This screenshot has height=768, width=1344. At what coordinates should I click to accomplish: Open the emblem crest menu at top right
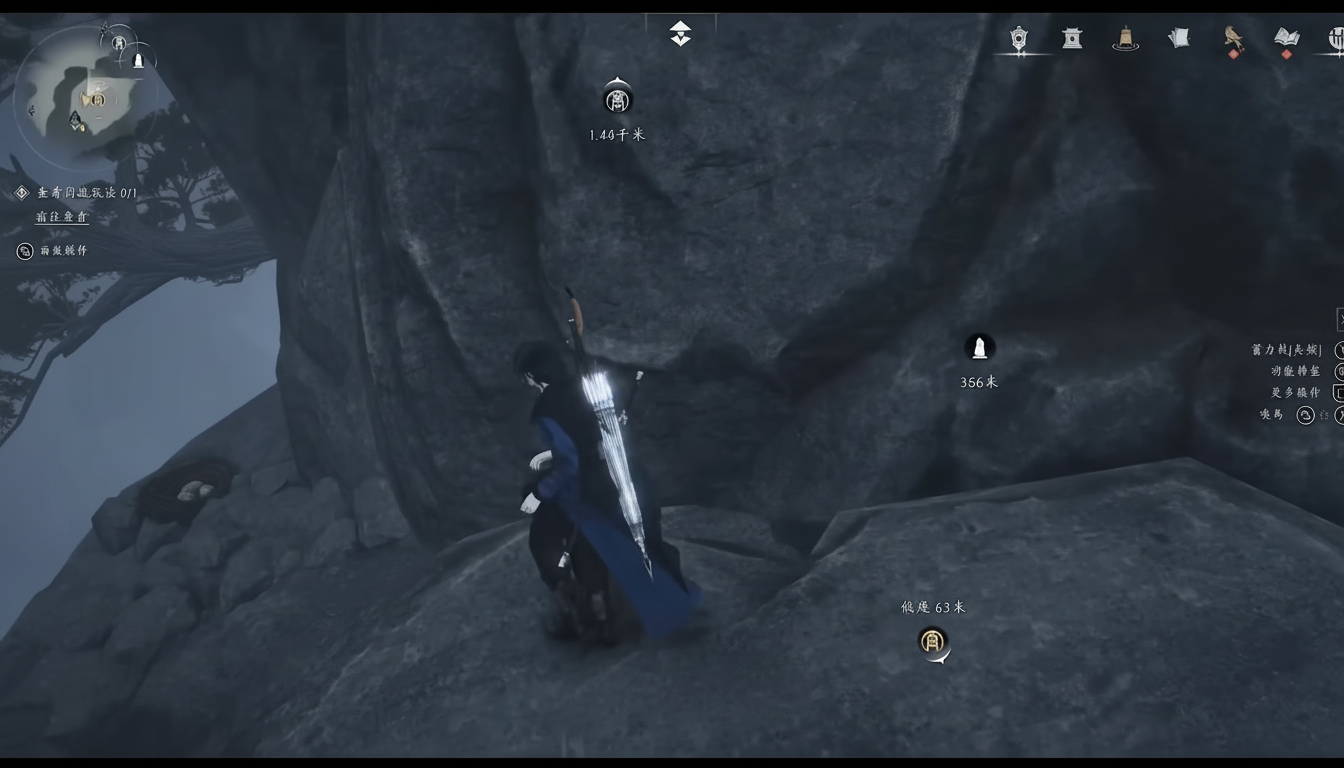coord(1019,38)
